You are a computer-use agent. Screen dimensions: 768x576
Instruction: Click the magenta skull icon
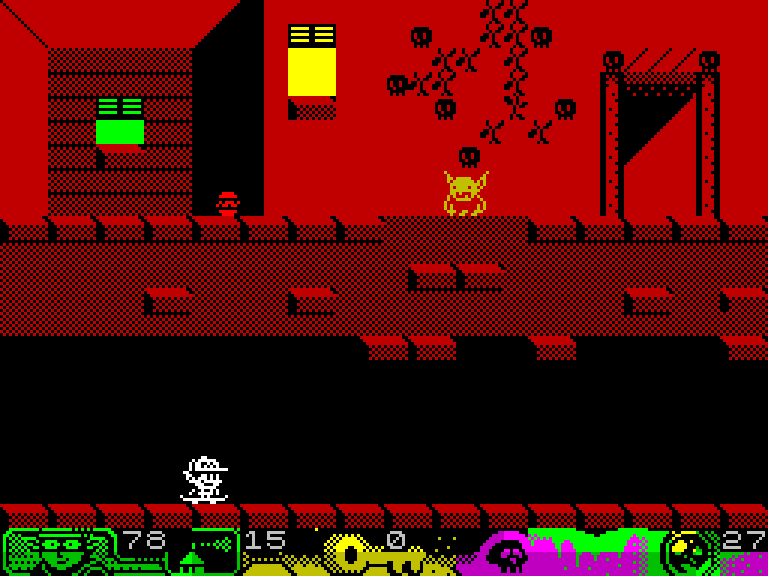[507, 555]
